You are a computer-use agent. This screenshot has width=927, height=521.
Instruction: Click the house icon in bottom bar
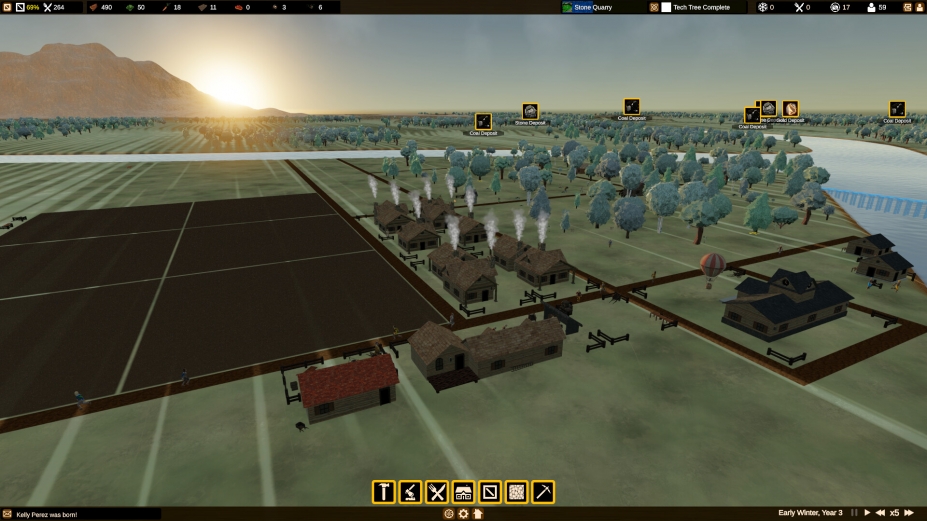pos(478,514)
